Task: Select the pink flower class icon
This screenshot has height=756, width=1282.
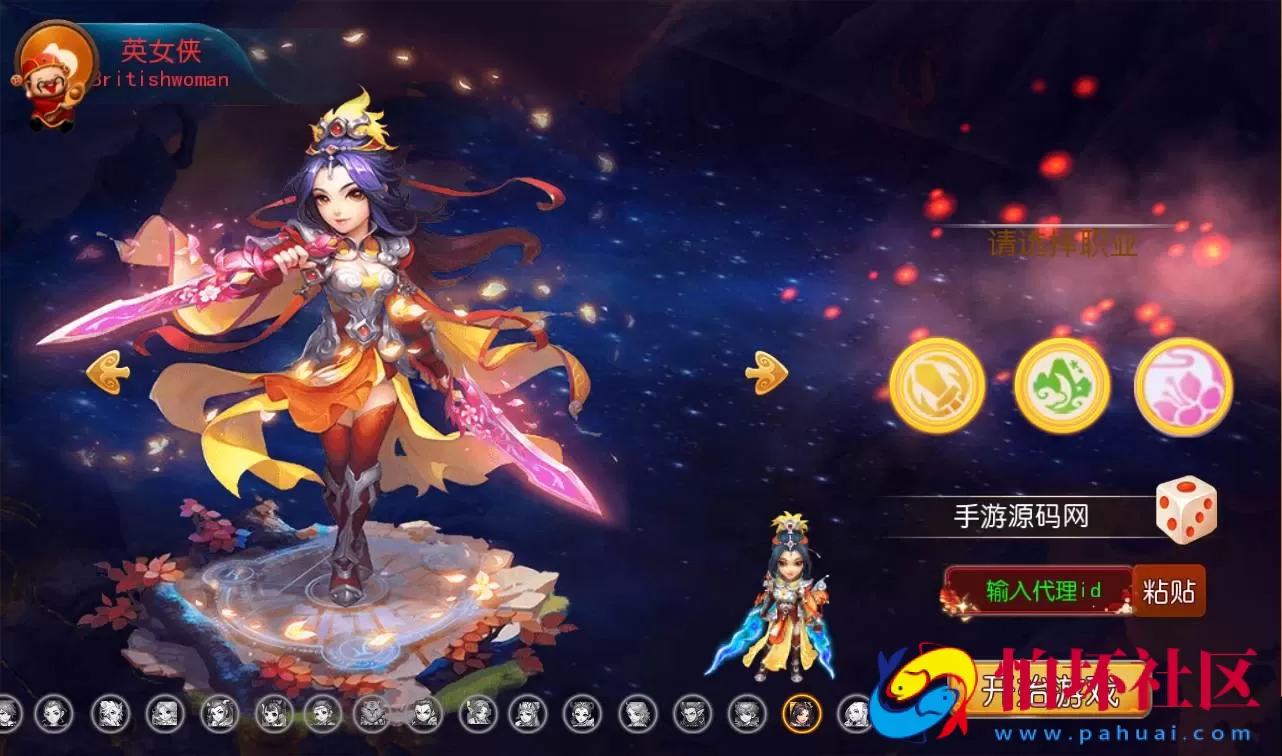Action: [x=1183, y=384]
